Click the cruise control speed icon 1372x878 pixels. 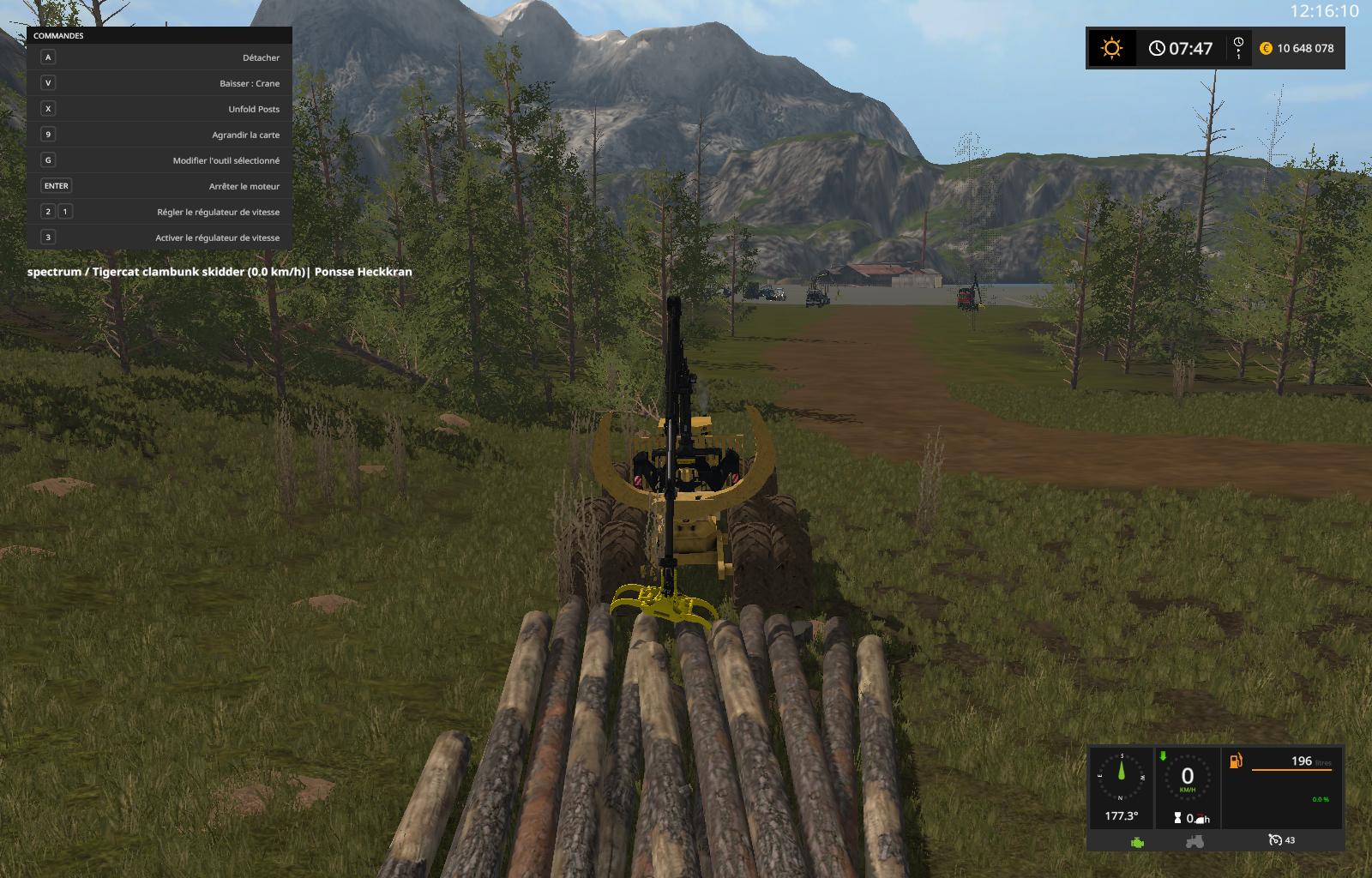1276,840
